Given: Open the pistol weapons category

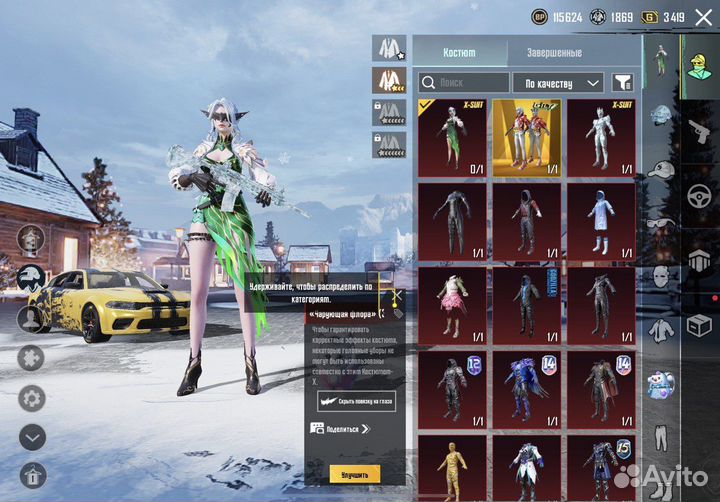Looking at the screenshot, I should (x=699, y=130).
